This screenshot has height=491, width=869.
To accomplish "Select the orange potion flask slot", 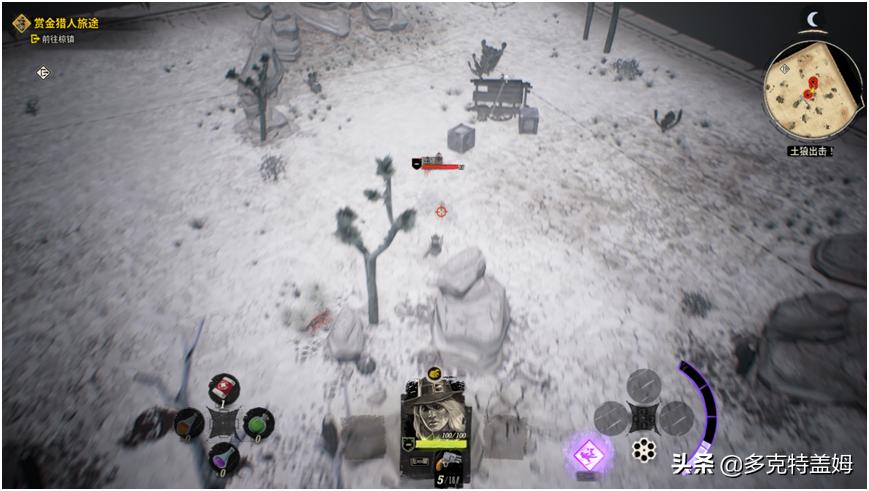I will point(188,424).
